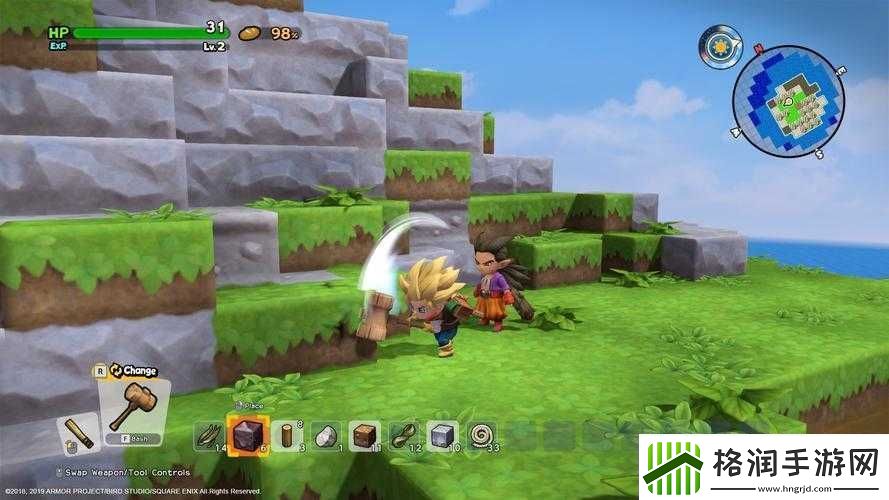The image size is (889, 500).
Task: Select the brown earth block slot
Action: (365, 434)
